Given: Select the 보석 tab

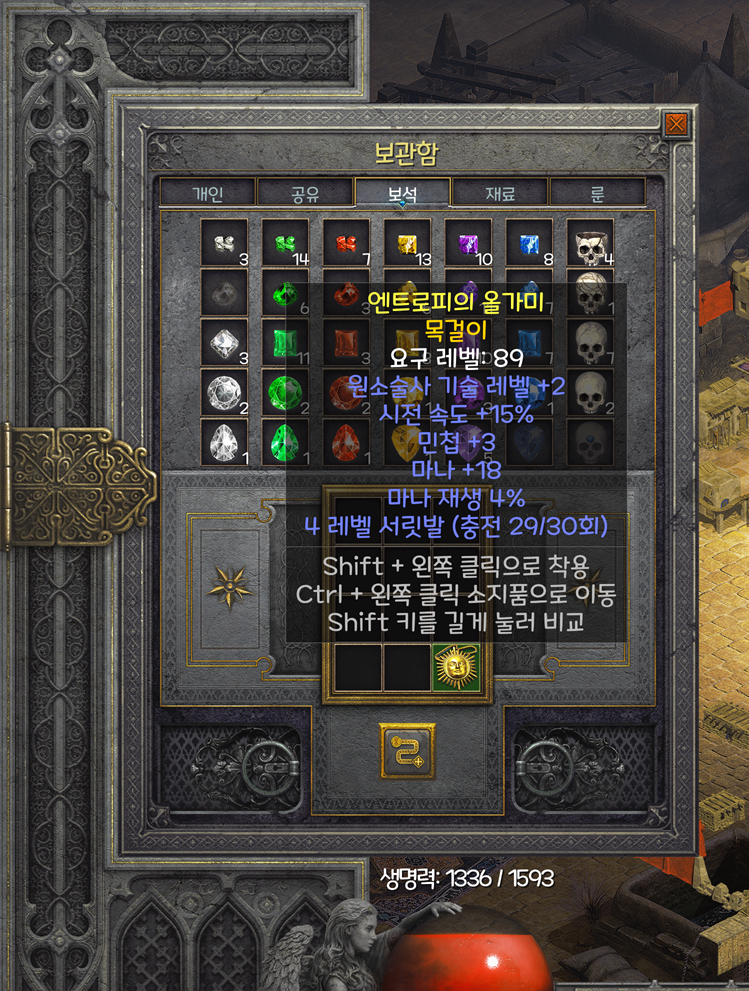Looking at the screenshot, I should coord(402,193).
